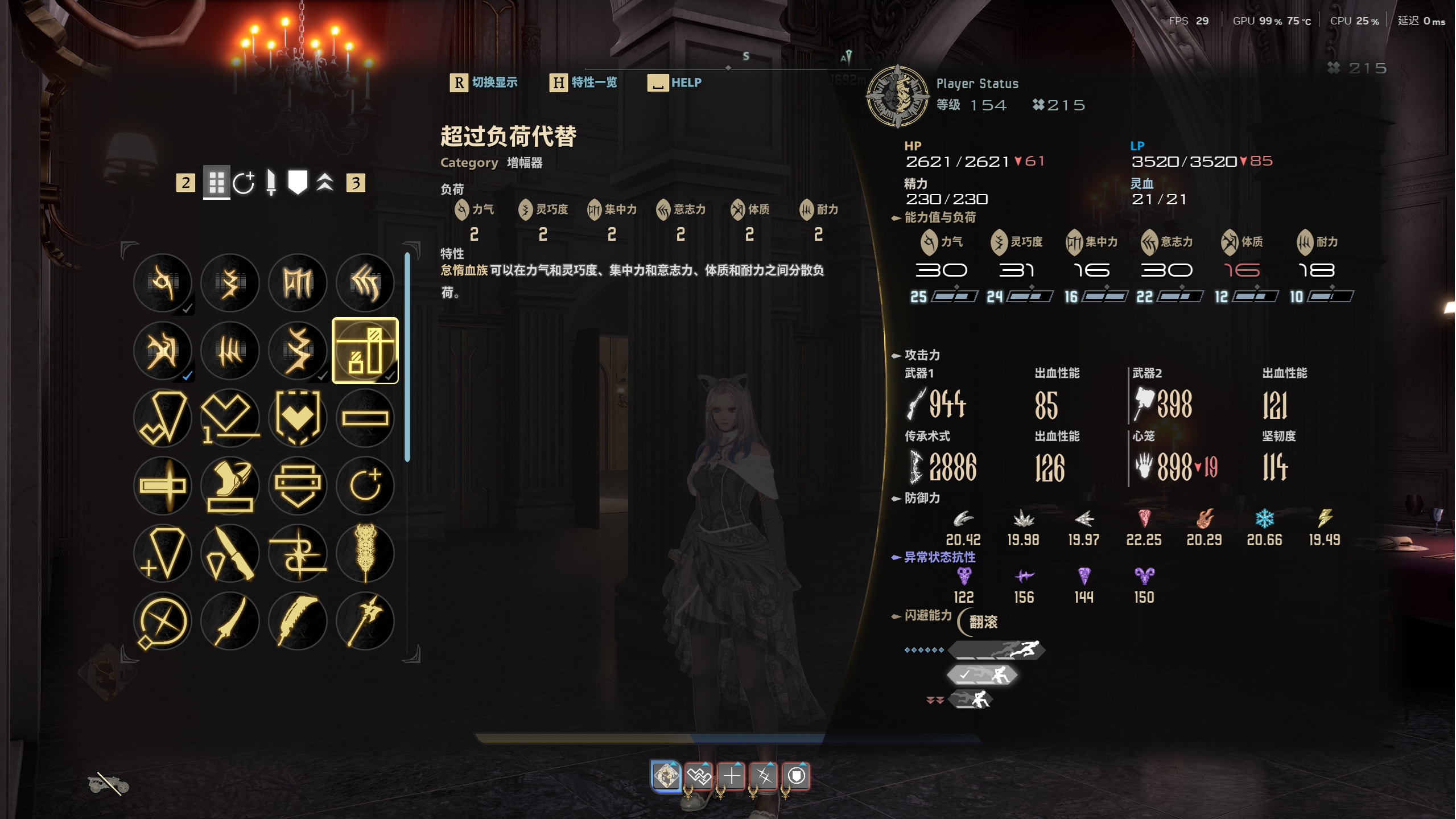Click the 切换显示 display toggle label

pyautogui.click(x=494, y=83)
